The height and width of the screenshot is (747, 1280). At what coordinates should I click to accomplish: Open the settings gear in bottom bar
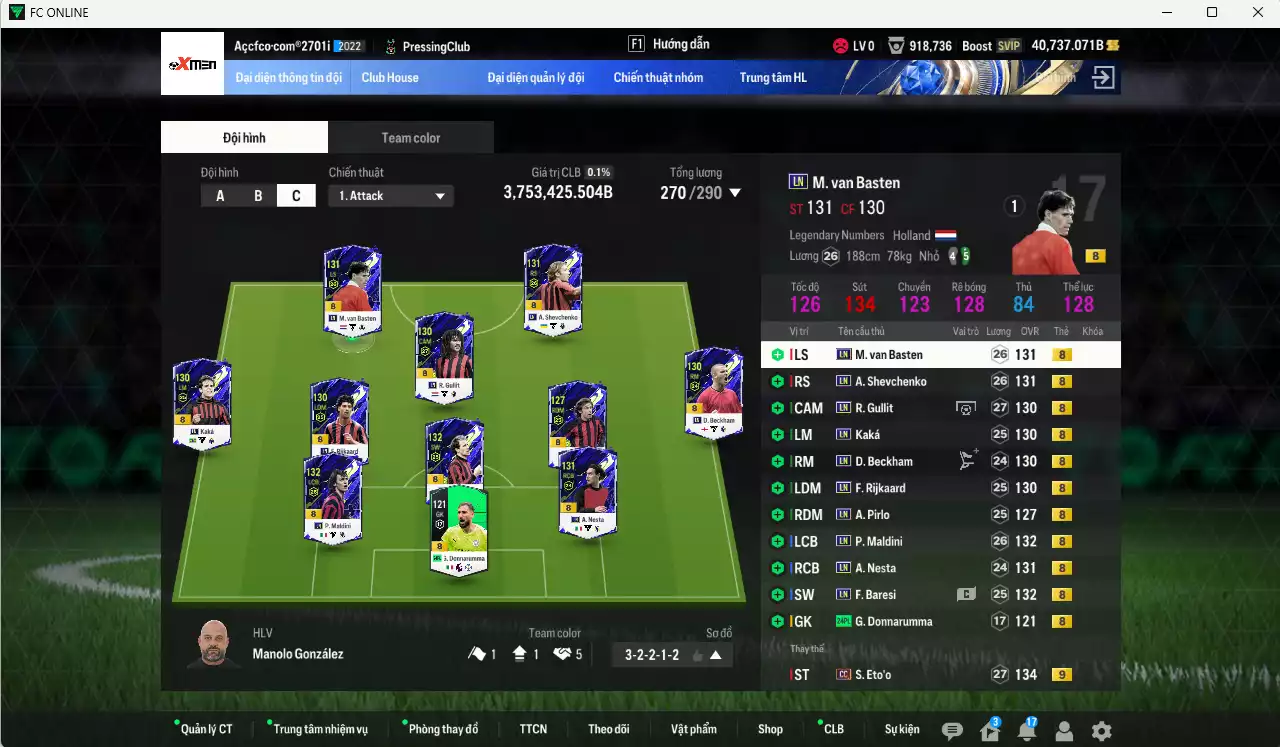pyautogui.click(x=1102, y=731)
